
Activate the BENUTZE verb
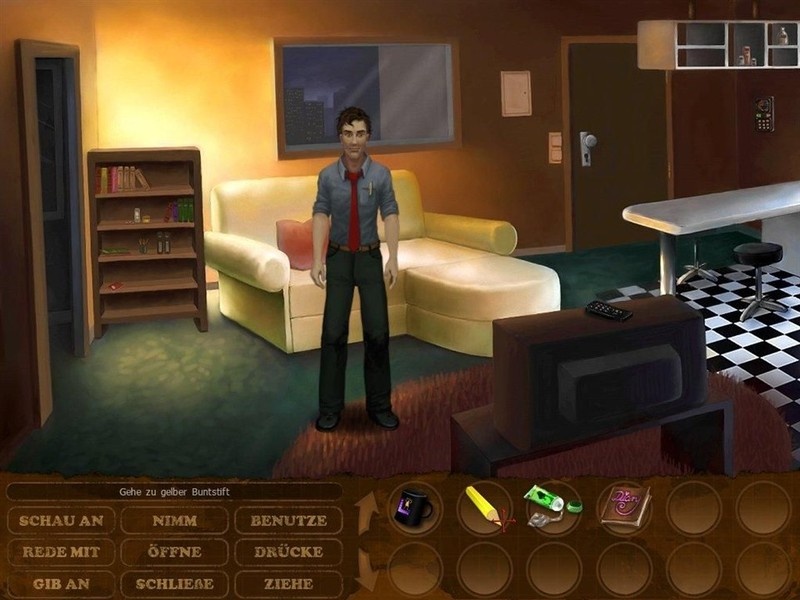288,521
